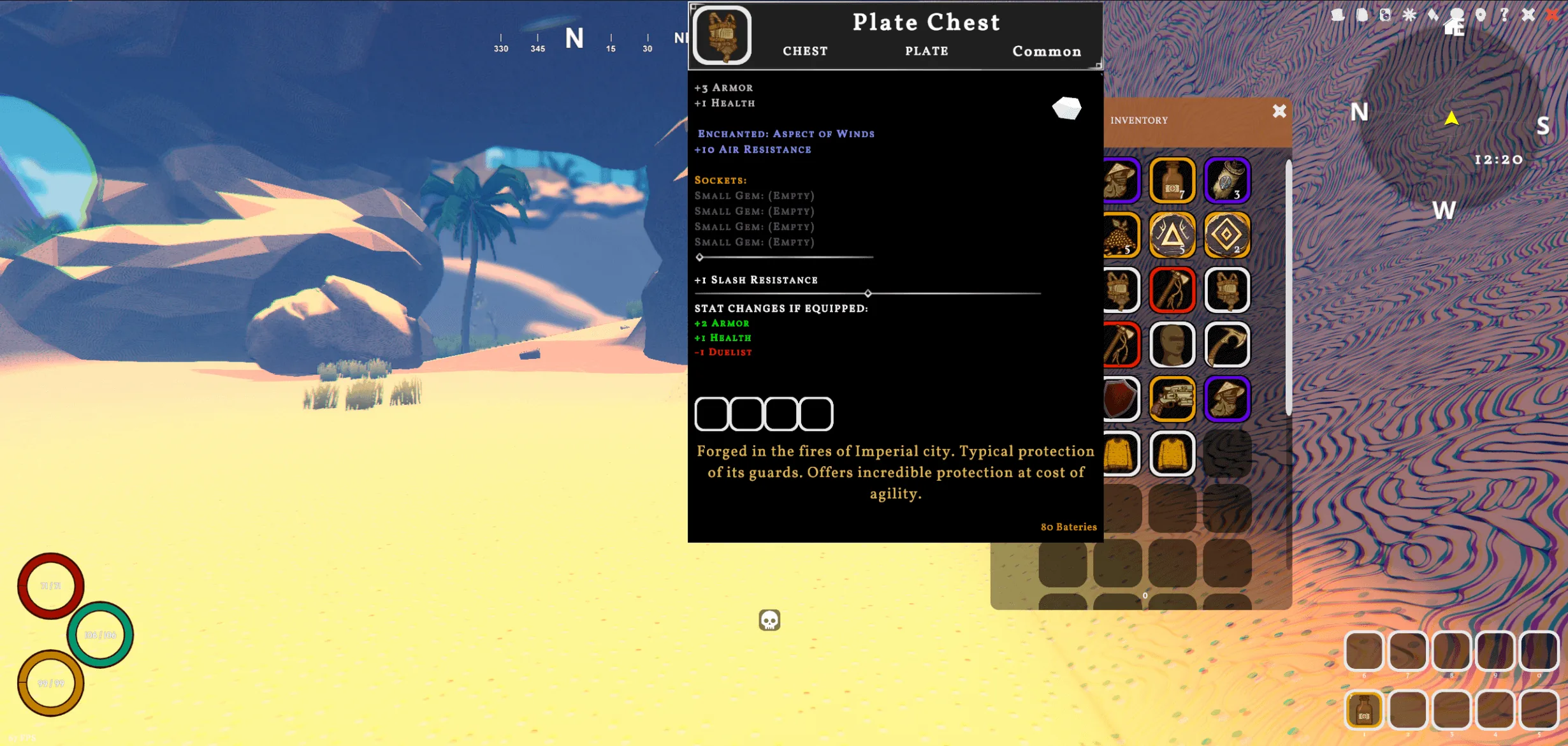Viewport: 1568px width, 746px height.
Task: Select the scroll stack in inventory
Action: click(1227, 180)
